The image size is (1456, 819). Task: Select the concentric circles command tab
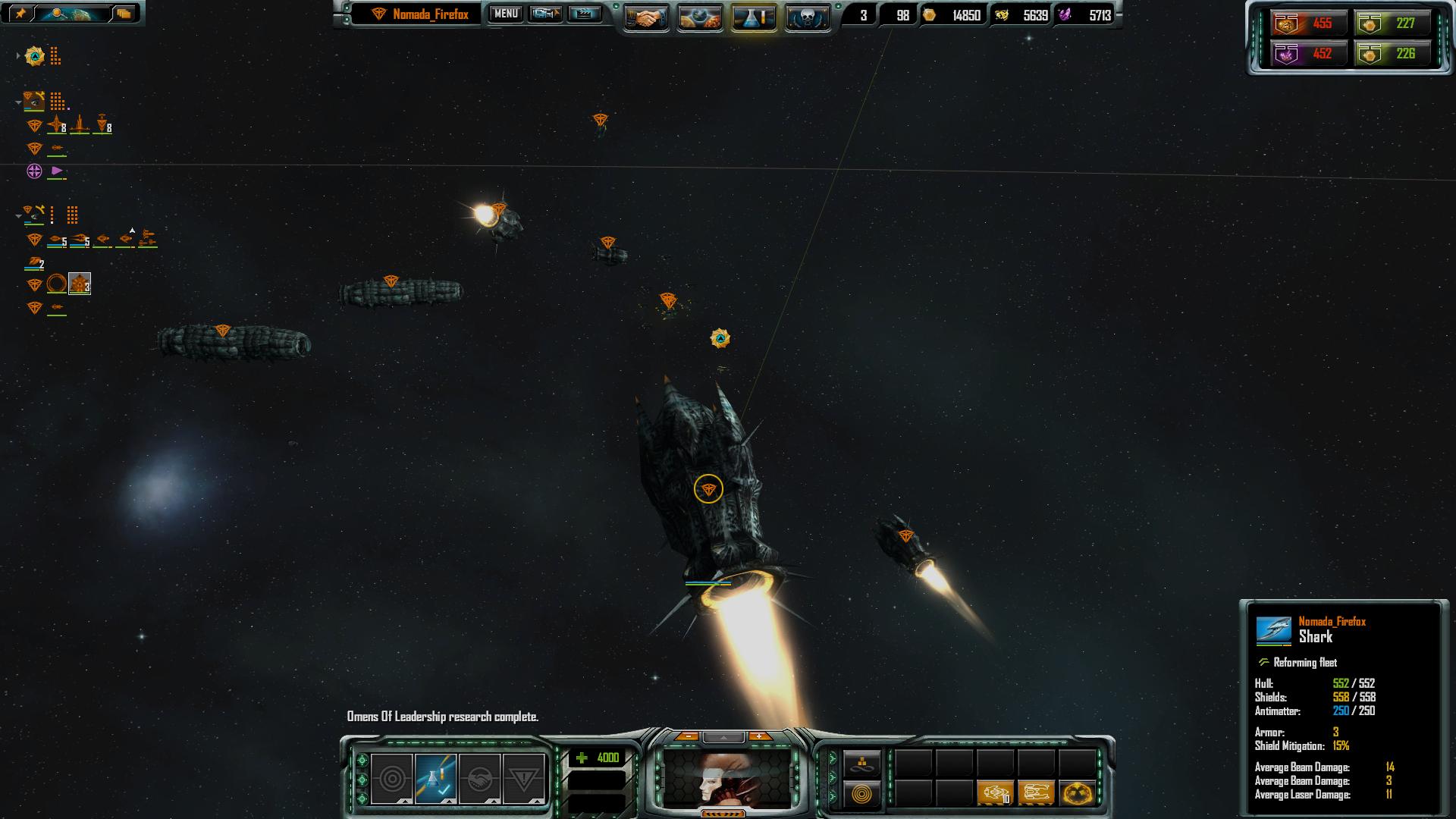tap(392, 778)
